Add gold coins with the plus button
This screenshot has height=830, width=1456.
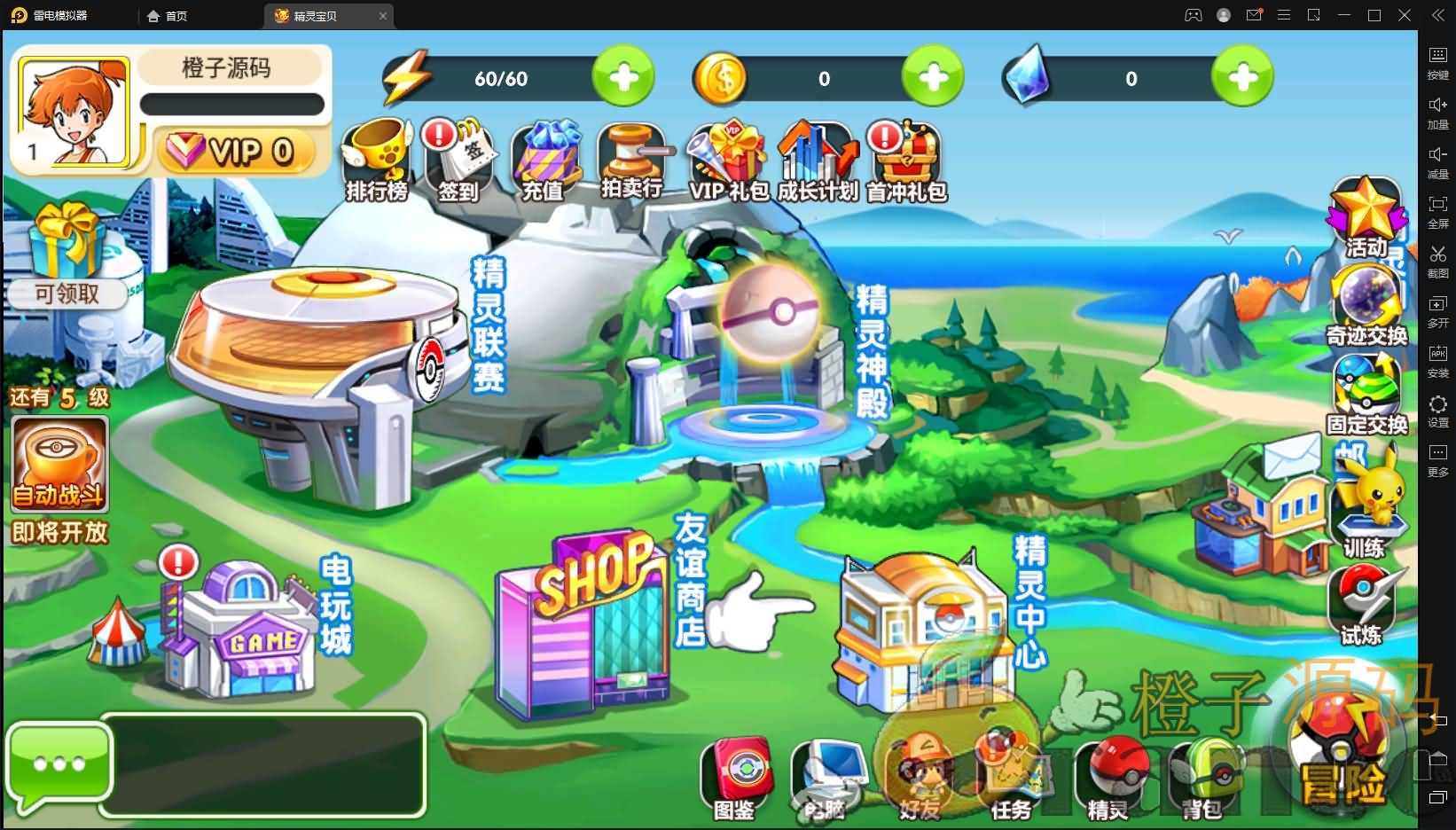point(933,78)
